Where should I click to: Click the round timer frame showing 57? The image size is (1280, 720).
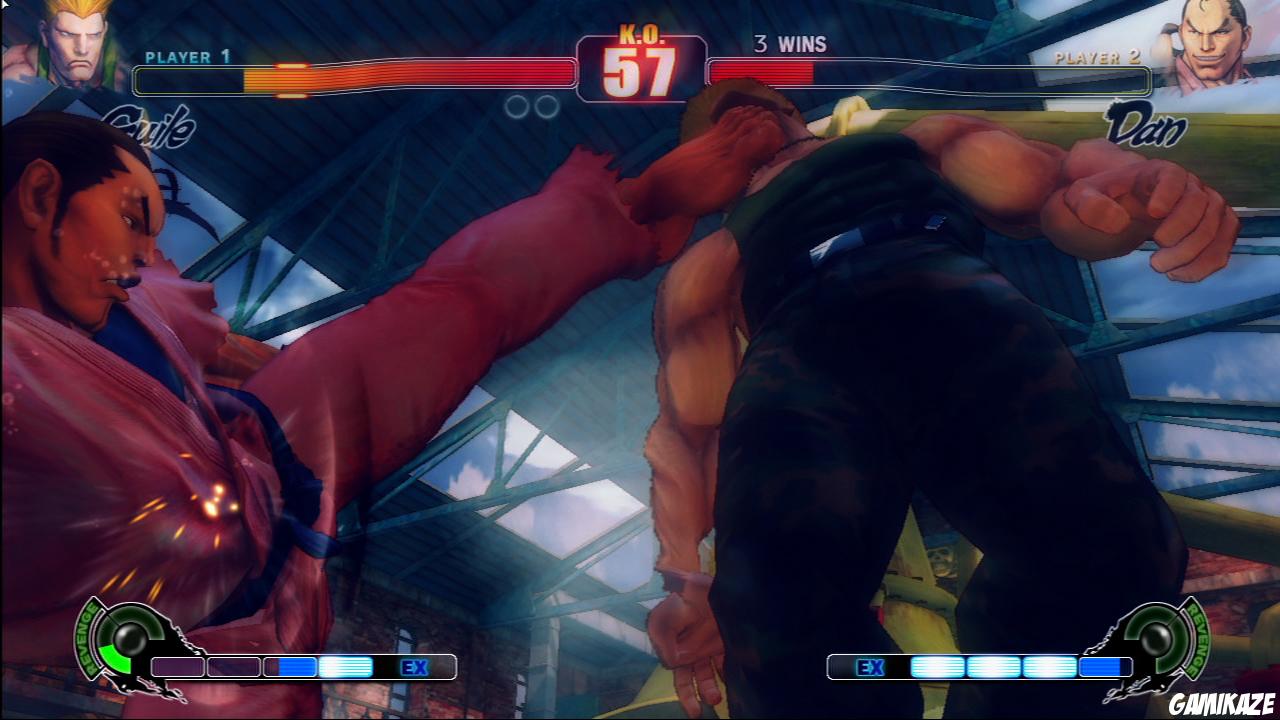click(x=640, y=70)
